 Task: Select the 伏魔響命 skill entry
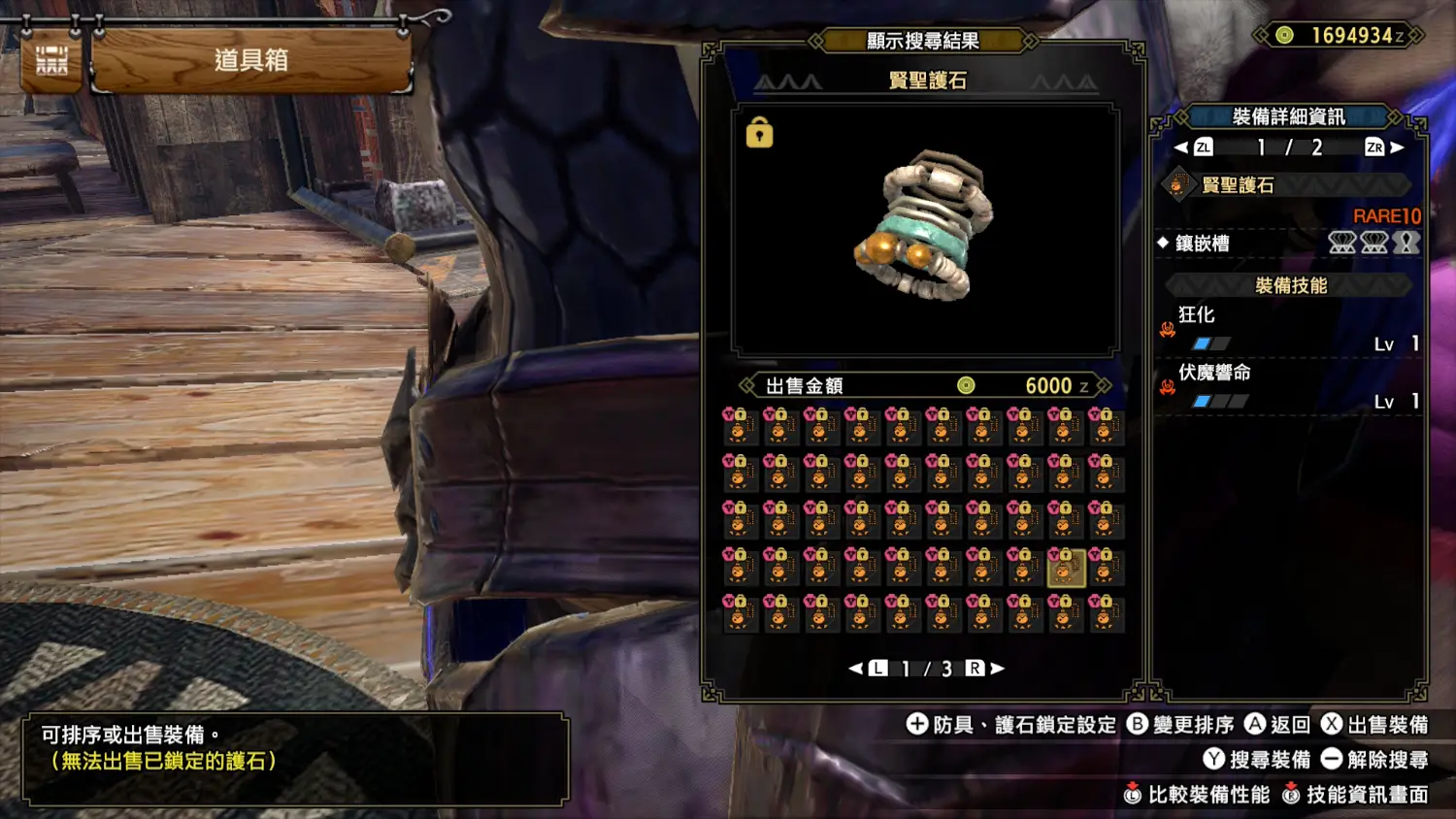tap(1289, 386)
